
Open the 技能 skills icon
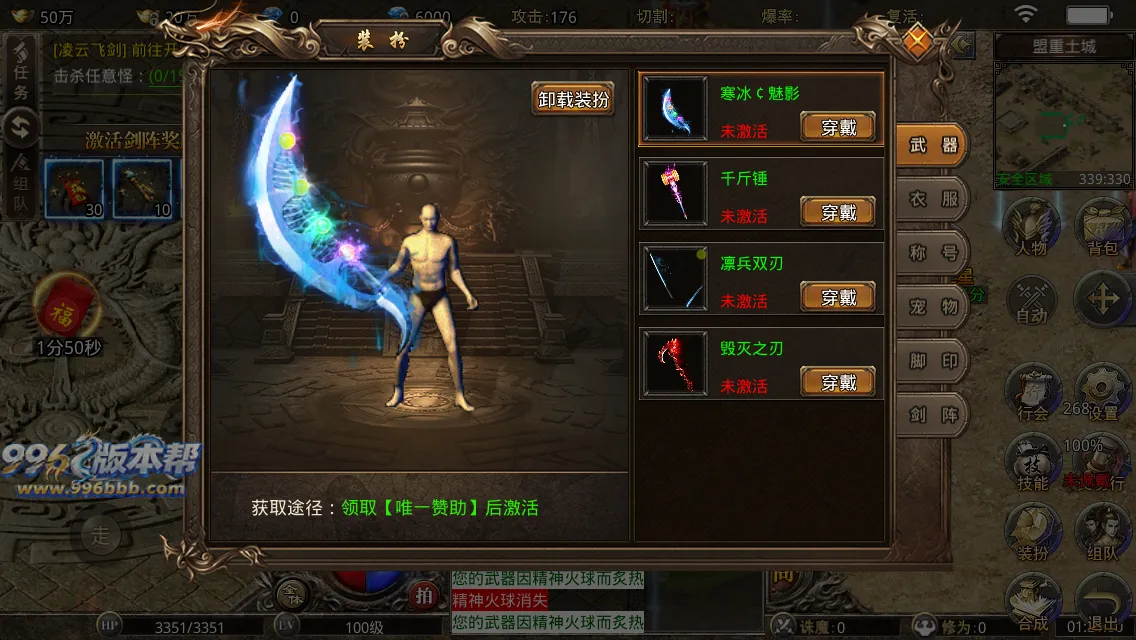point(1032,463)
